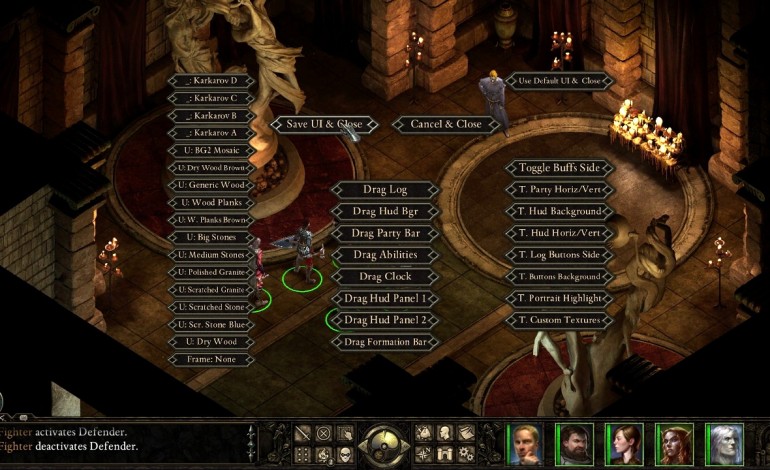Pick the BG2 Mosaic texture

pos(211,150)
